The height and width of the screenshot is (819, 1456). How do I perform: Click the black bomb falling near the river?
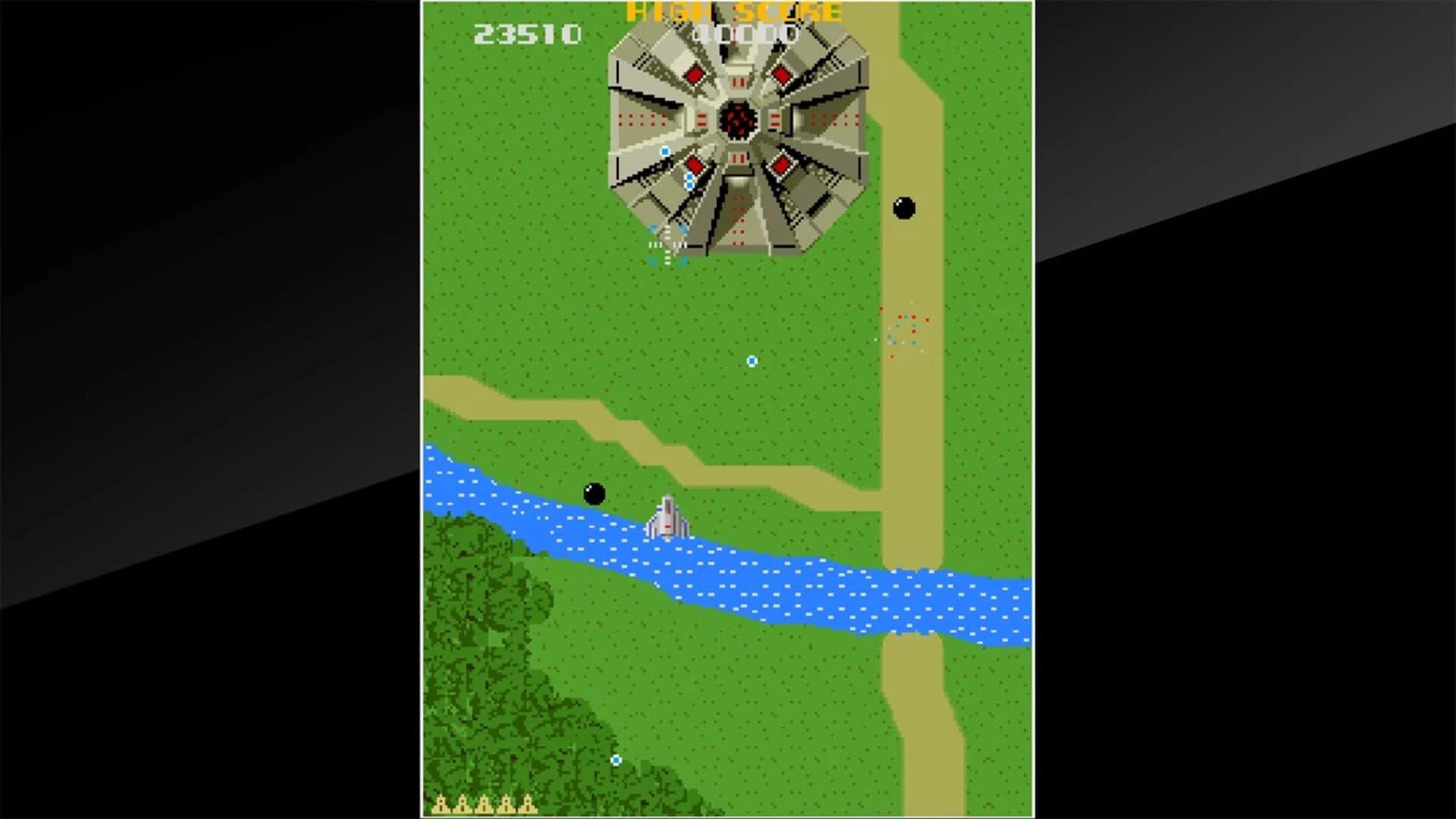[594, 493]
